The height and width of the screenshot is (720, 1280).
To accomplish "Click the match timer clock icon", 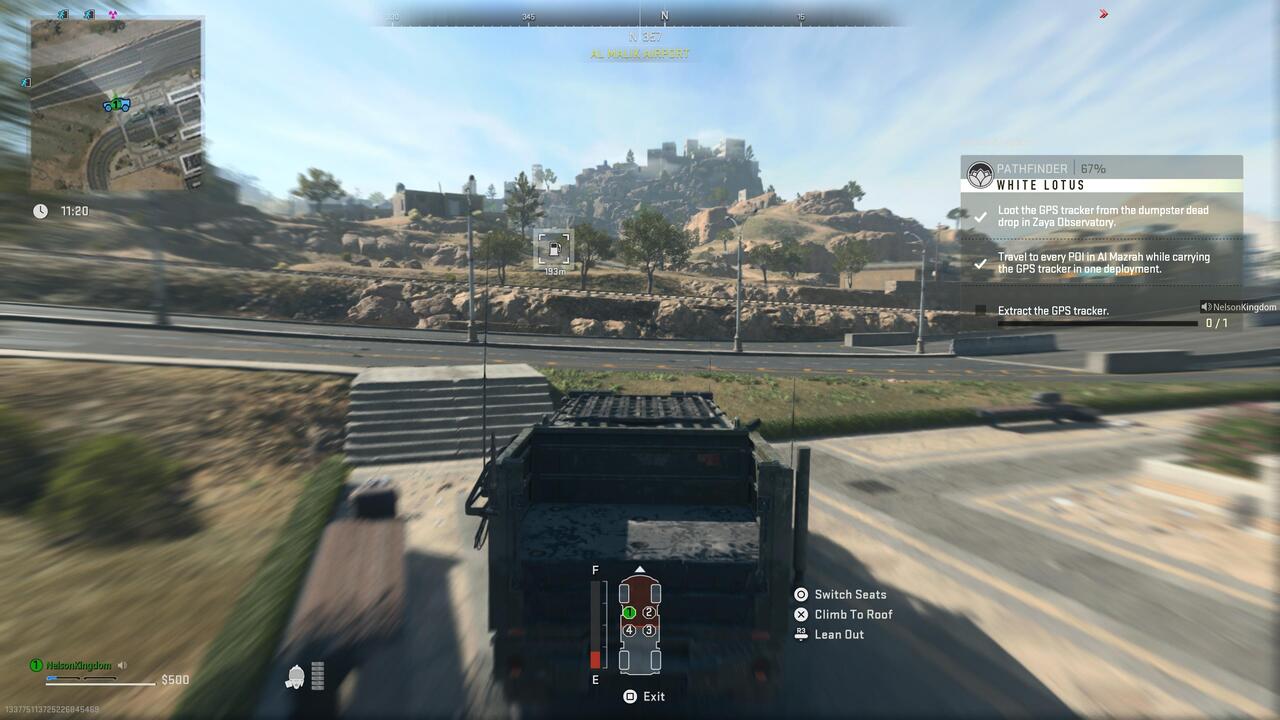I will click(x=39, y=211).
